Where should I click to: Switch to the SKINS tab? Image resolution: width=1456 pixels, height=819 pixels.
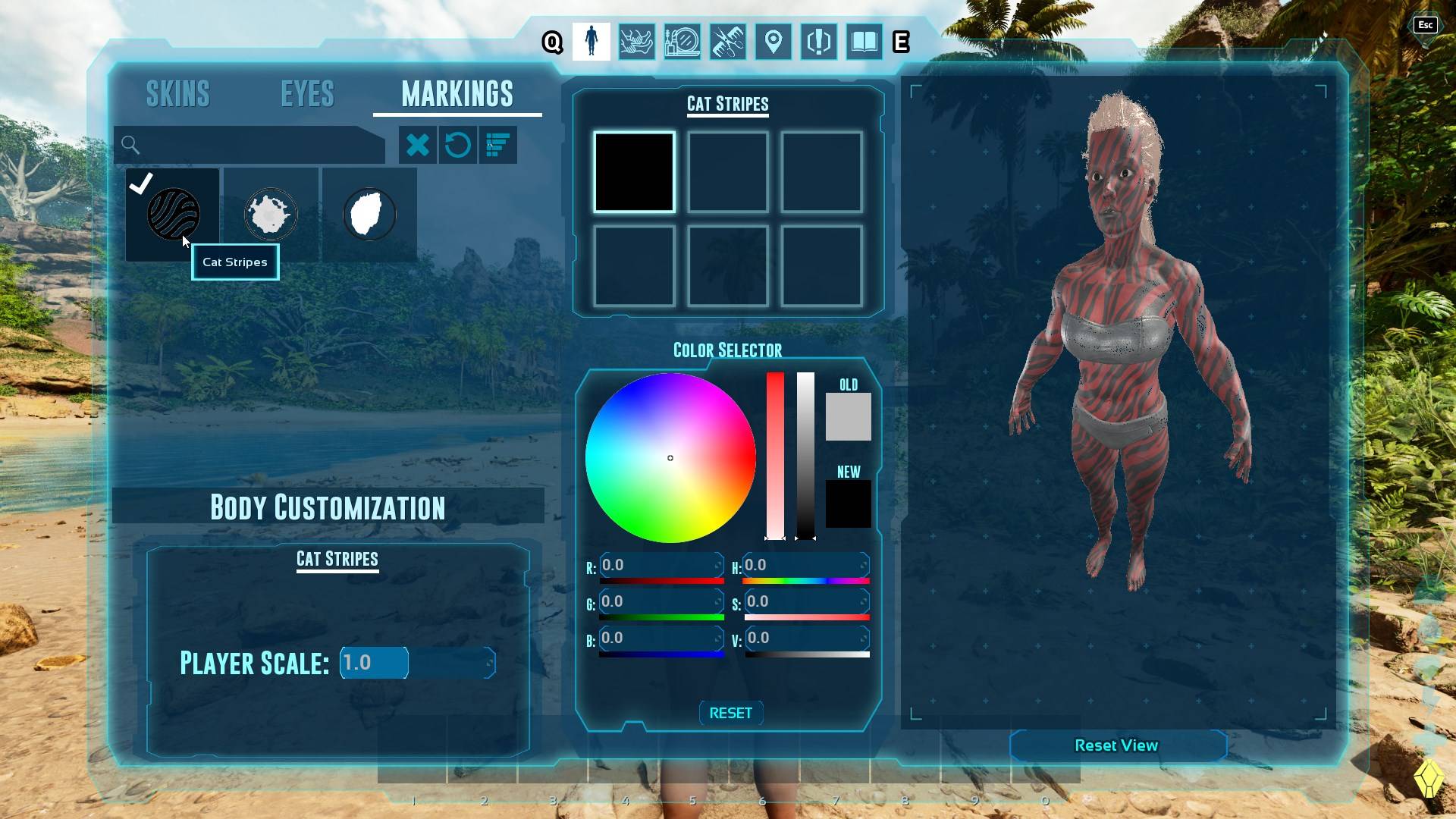coord(177,93)
